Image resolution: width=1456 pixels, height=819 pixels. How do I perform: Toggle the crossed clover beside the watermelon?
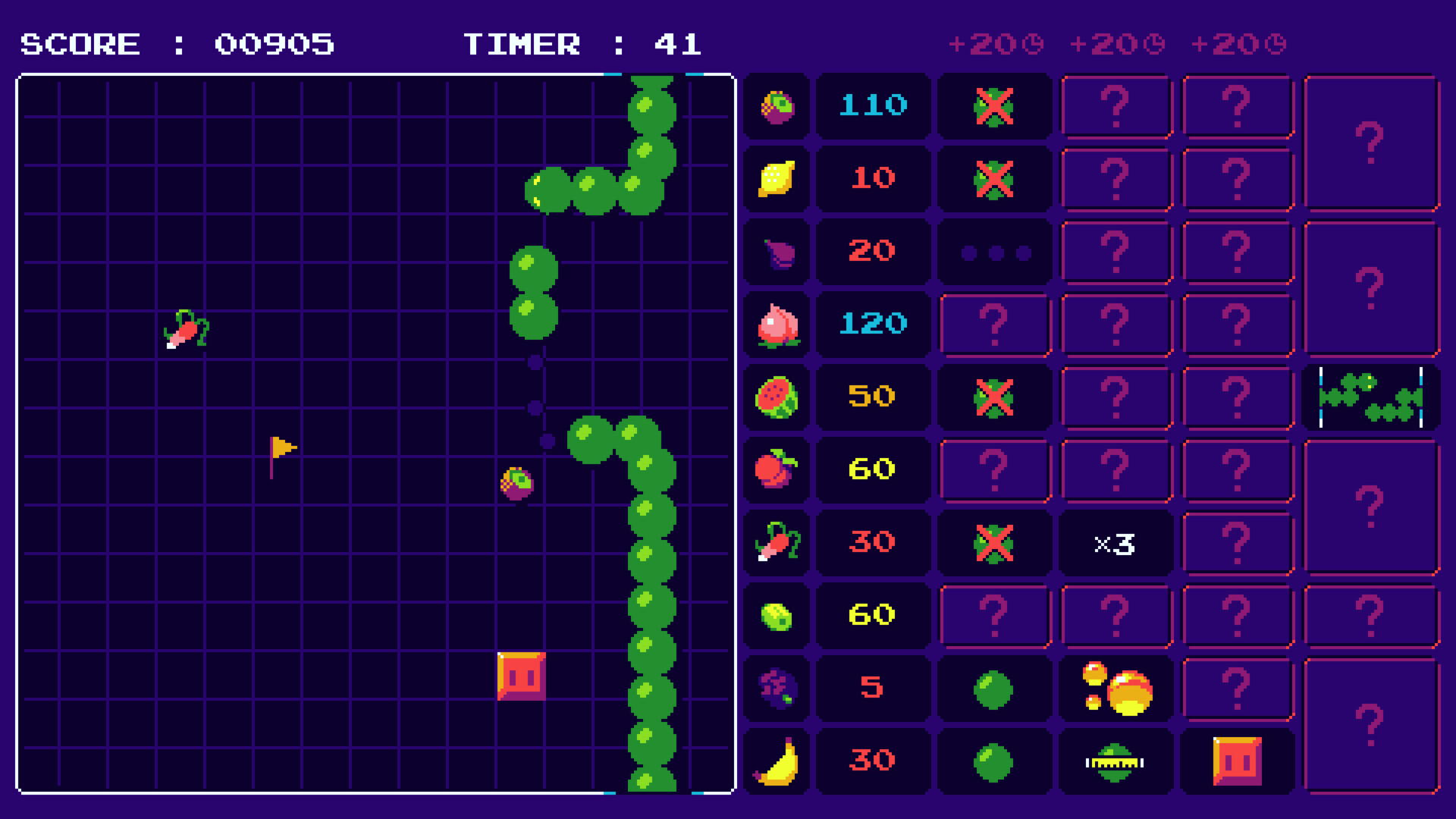tap(994, 397)
